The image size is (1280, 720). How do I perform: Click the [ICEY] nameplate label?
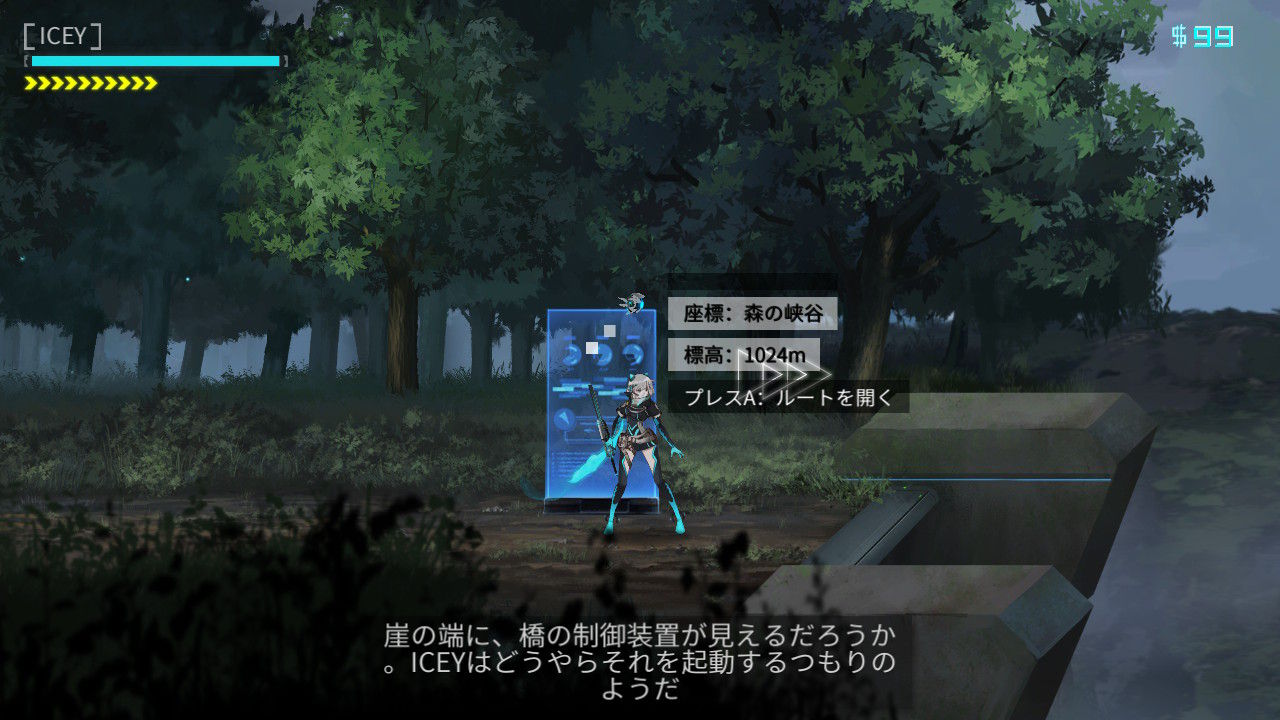(x=60, y=32)
